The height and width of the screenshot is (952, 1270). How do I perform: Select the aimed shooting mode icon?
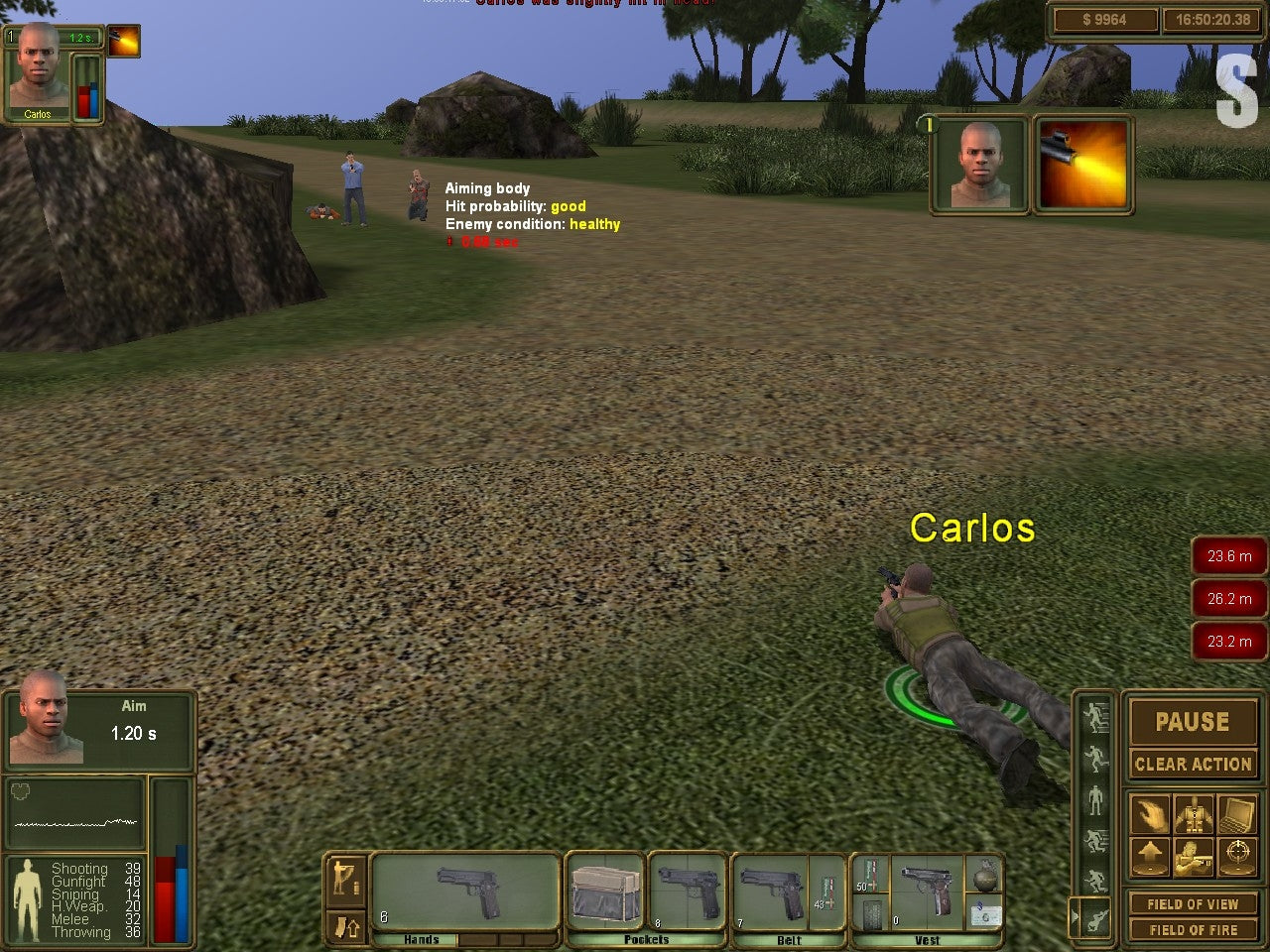pyautogui.click(x=1193, y=857)
